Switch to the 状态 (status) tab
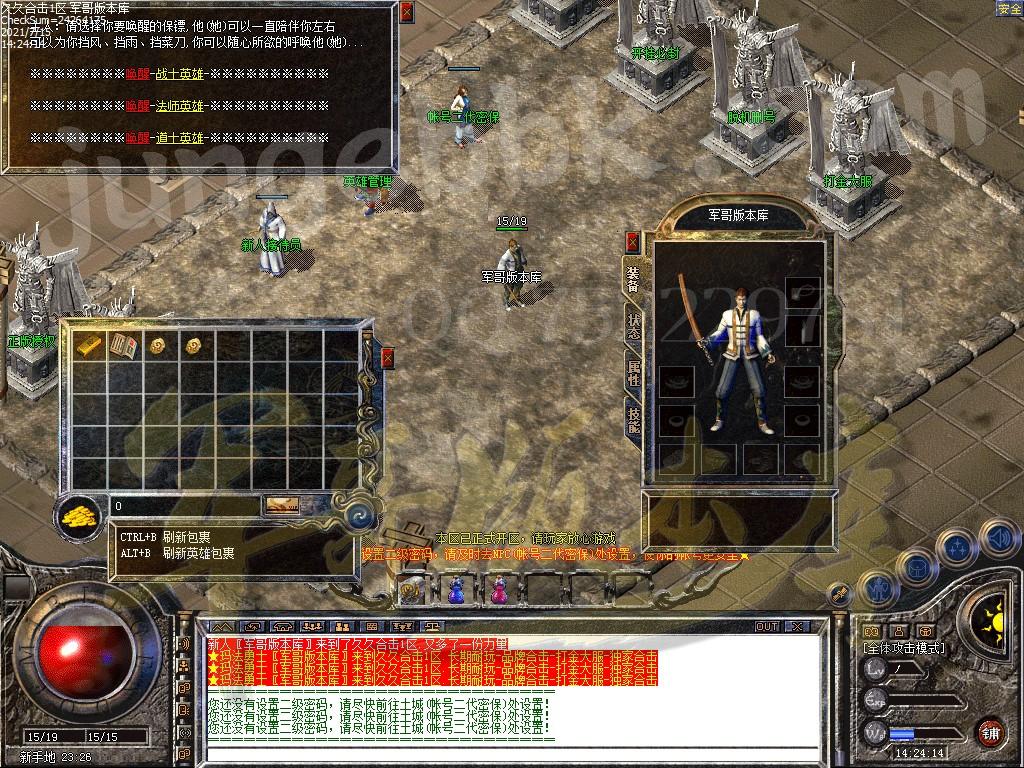 634,325
